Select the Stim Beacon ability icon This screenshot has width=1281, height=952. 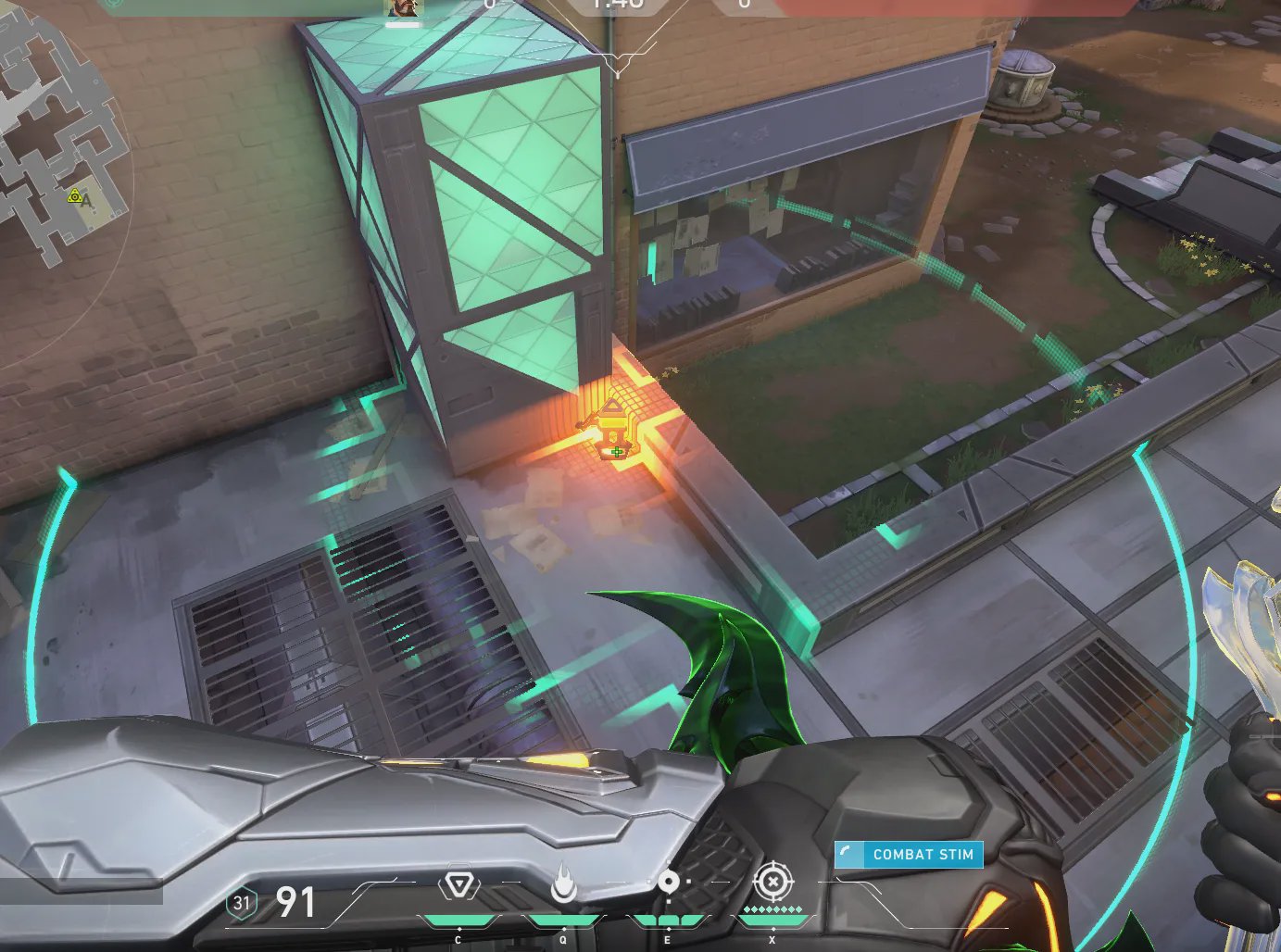point(458,885)
